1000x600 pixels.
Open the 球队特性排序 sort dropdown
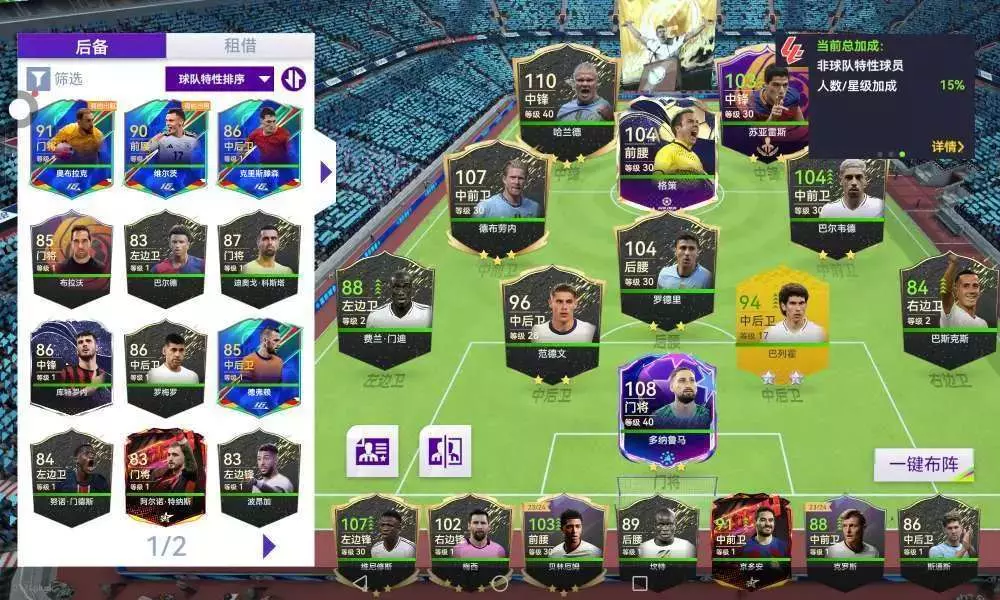click(x=220, y=78)
